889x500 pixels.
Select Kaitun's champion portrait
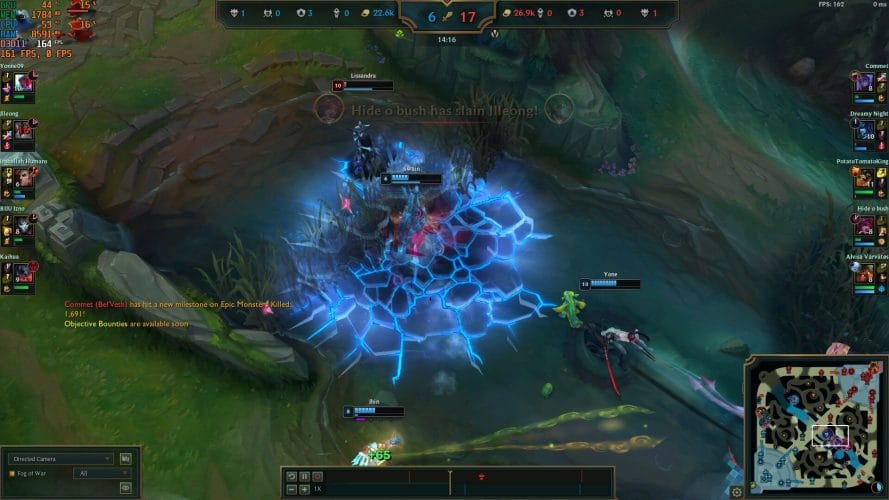click(x=23, y=271)
